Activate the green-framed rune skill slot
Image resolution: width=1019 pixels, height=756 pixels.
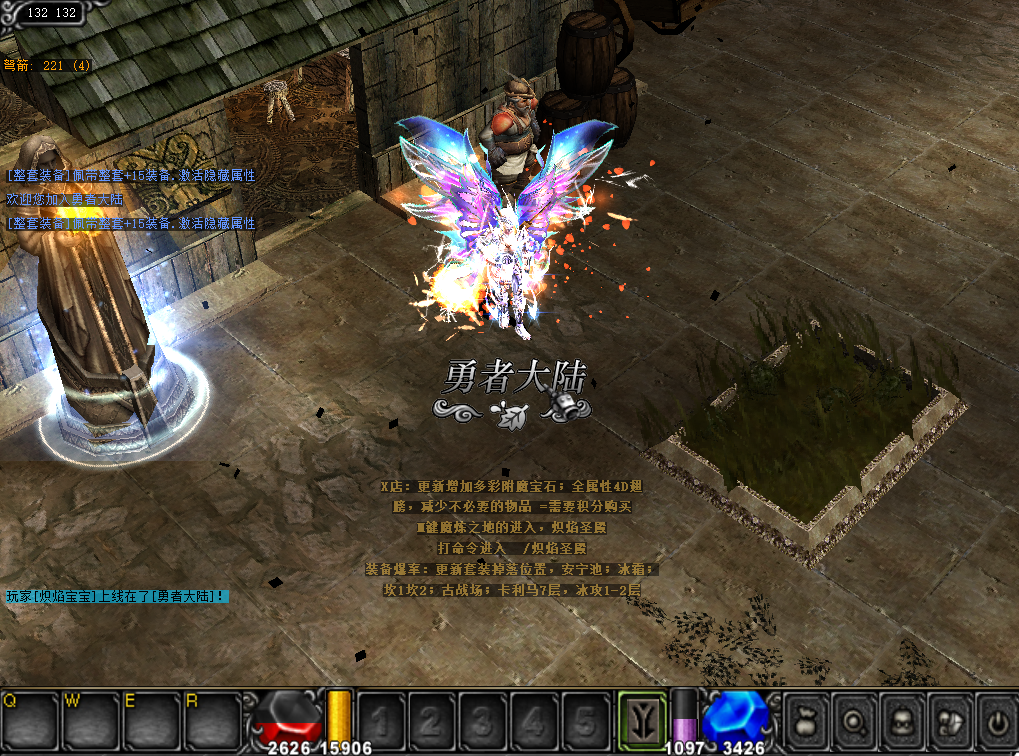(x=642, y=717)
